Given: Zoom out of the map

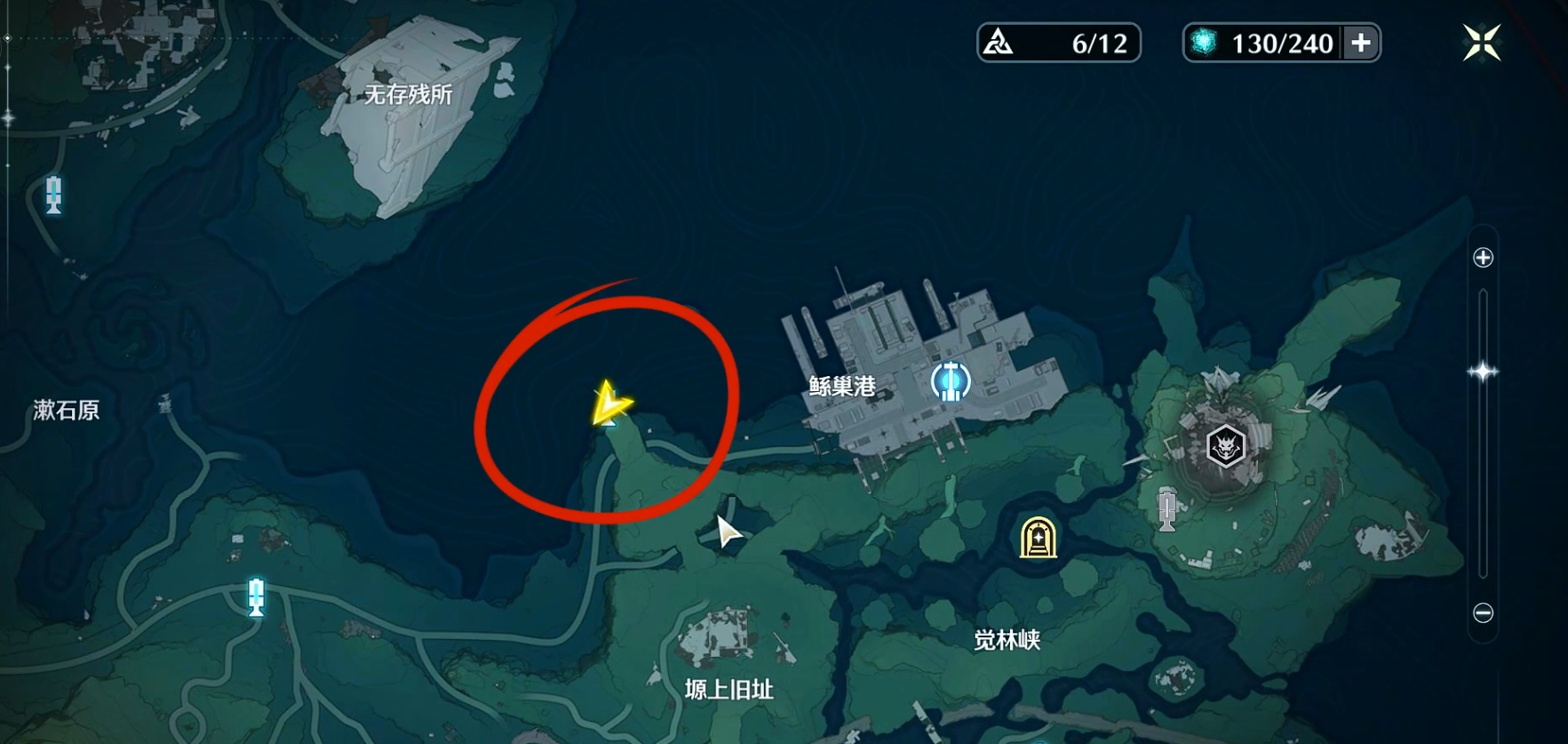Looking at the screenshot, I should [1483, 612].
